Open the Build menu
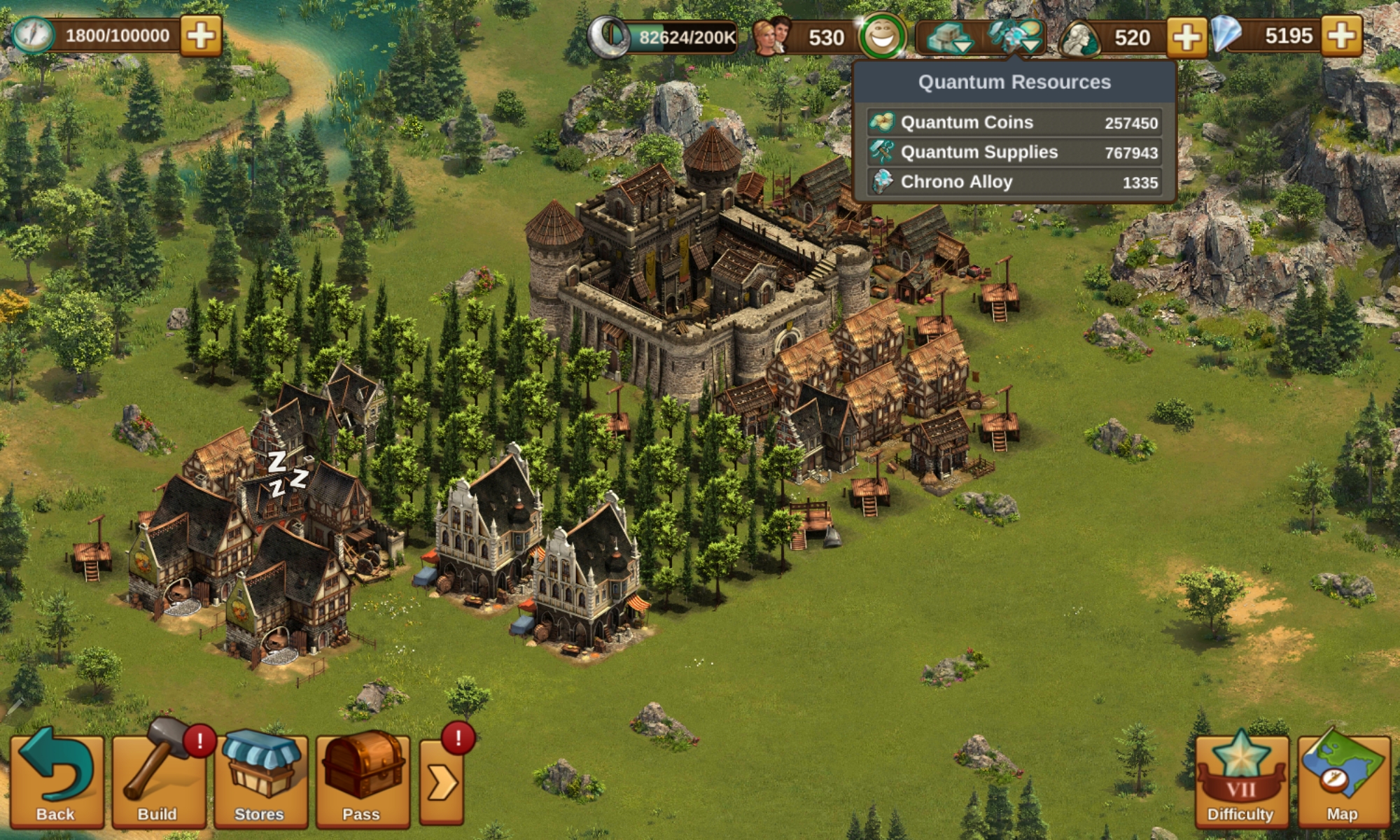 point(159,779)
